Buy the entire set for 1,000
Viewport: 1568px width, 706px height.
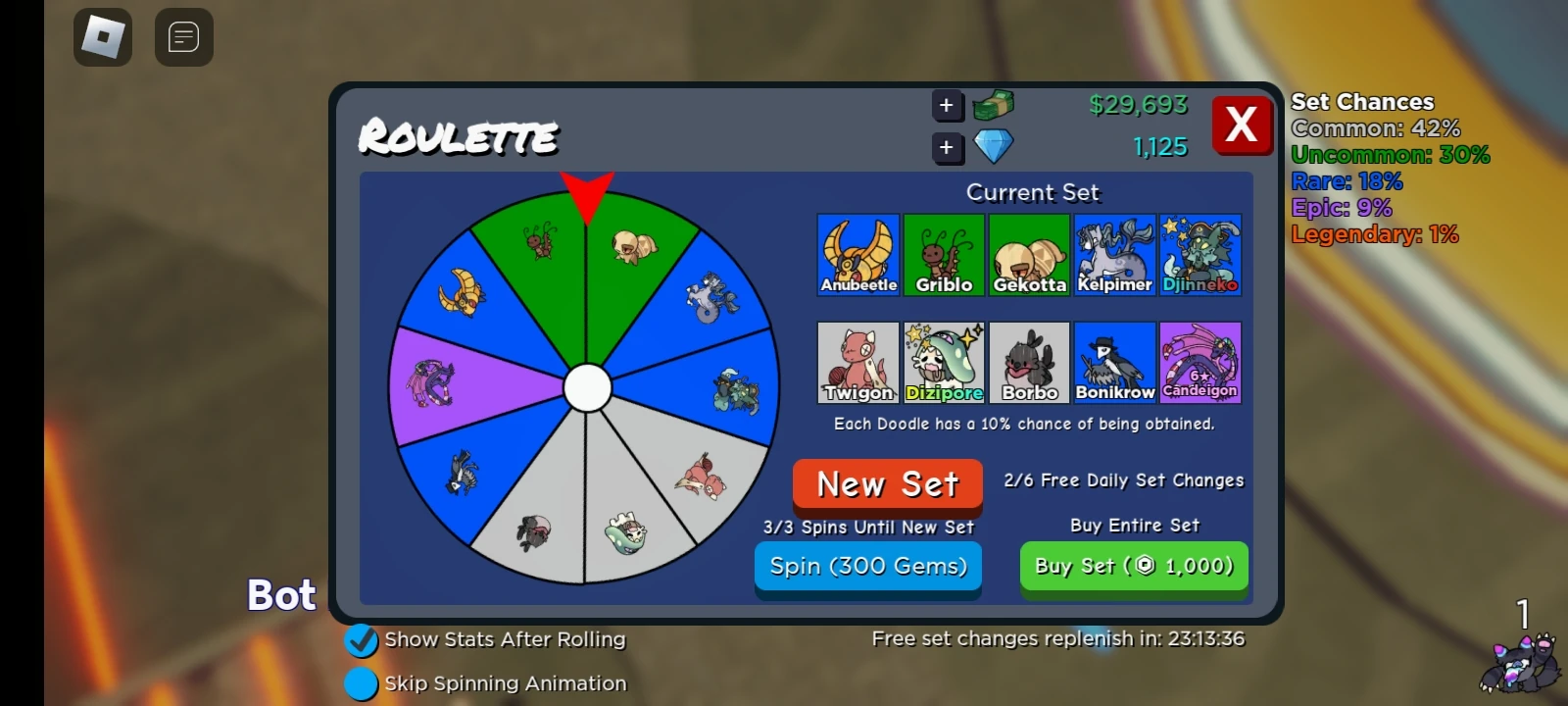pyautogui.click(x=1133, y=566)
